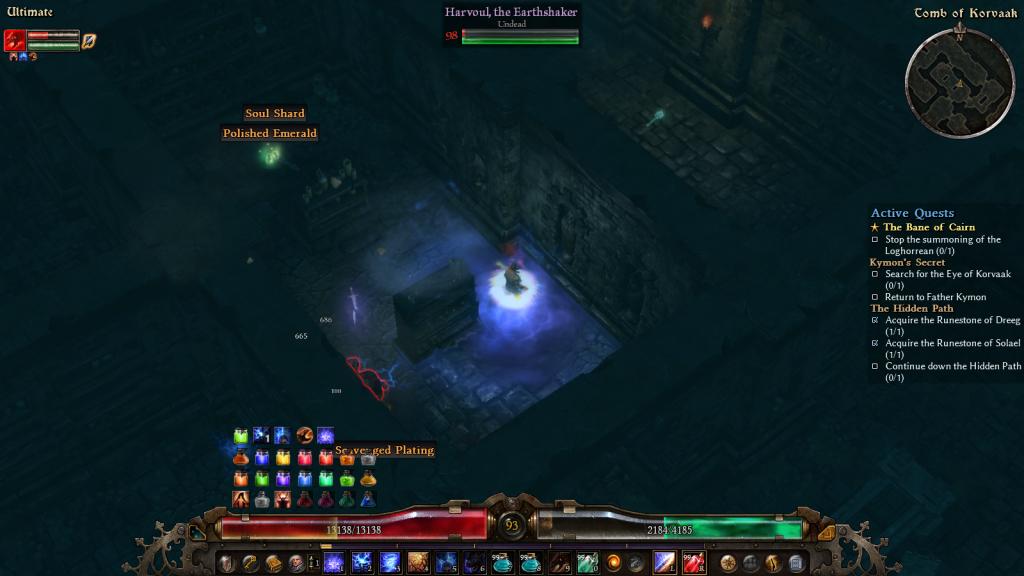Use the teal potion in hotbar slot 7
This screenshot has height=576, width=1024.
[502, 562]
